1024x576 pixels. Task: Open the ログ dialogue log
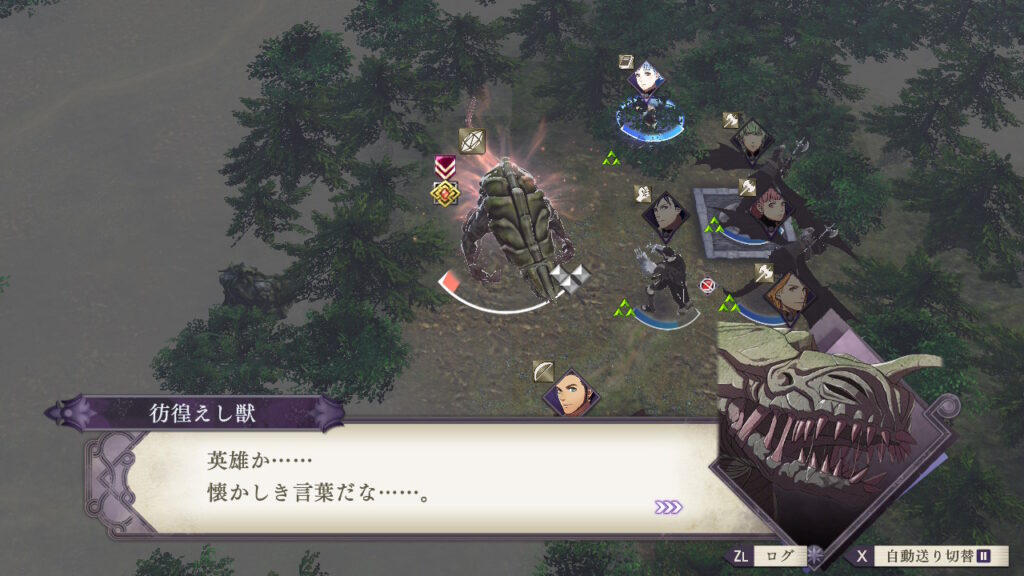click(778, 556)
